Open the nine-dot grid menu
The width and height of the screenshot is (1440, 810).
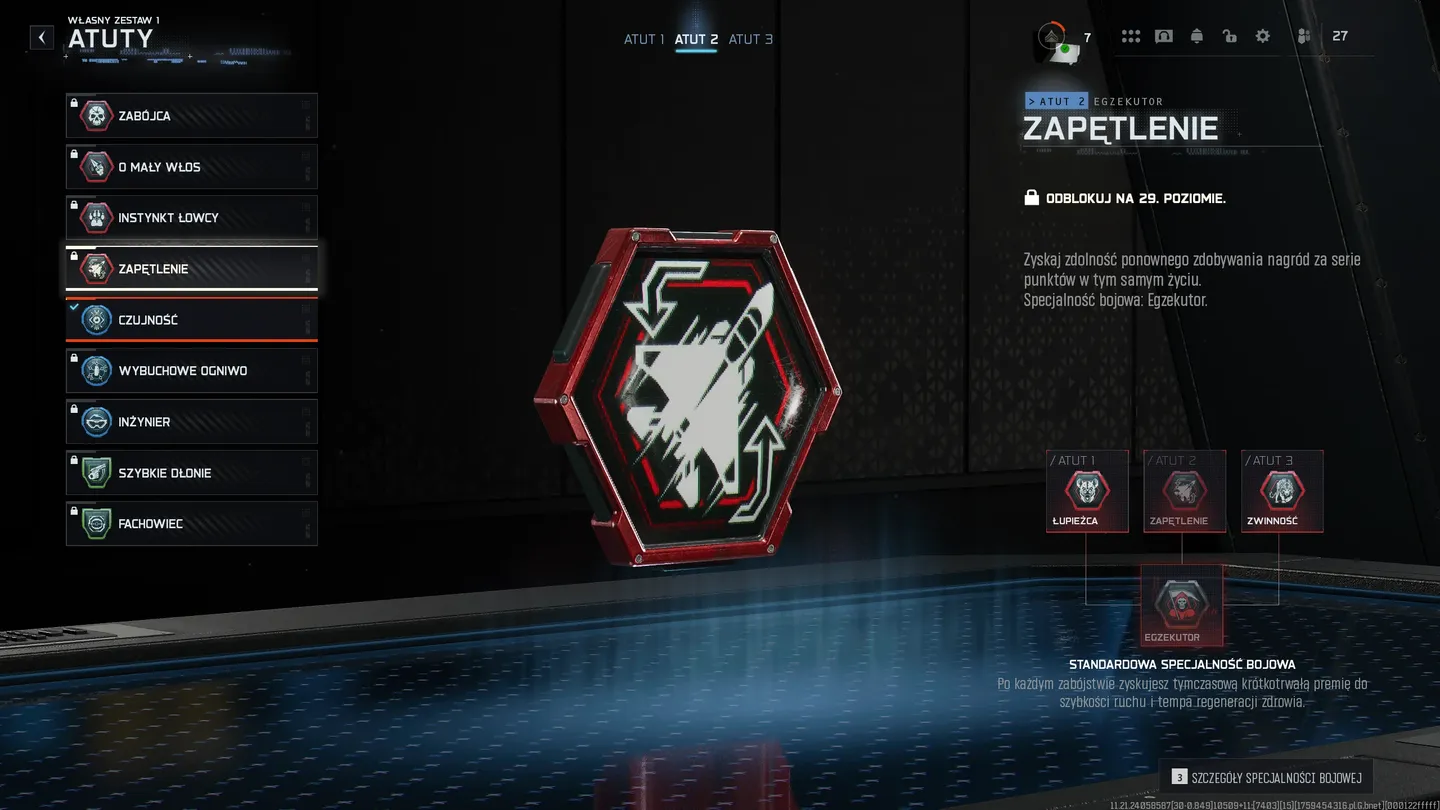click(x=1131, y=35)
